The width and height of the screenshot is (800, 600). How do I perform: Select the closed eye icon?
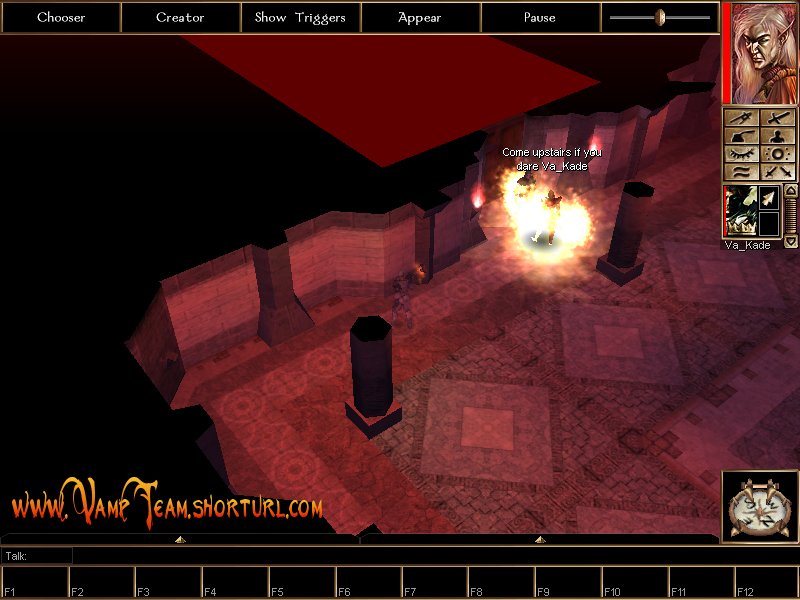pyautogui.click(x=741, y=154)
